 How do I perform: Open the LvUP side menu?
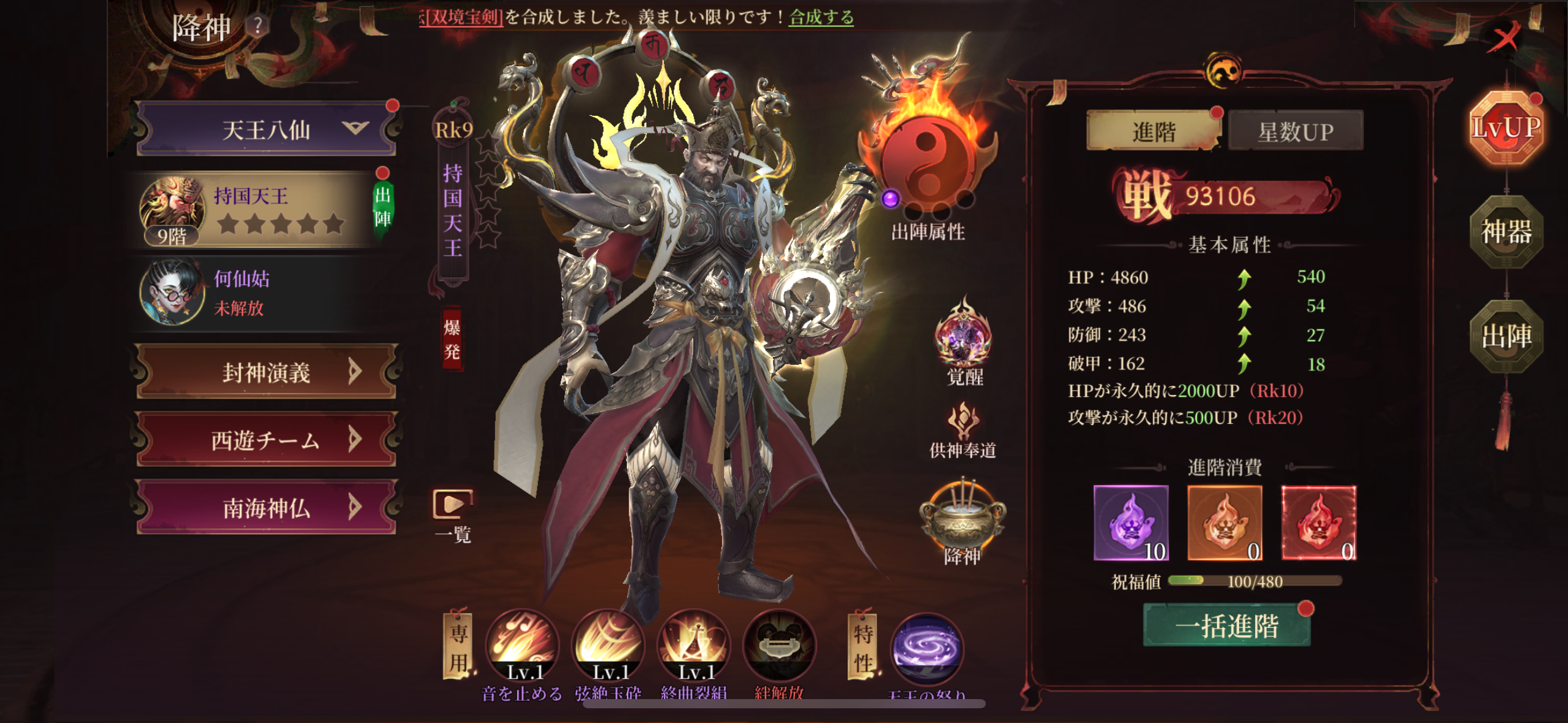(1506, 128)
